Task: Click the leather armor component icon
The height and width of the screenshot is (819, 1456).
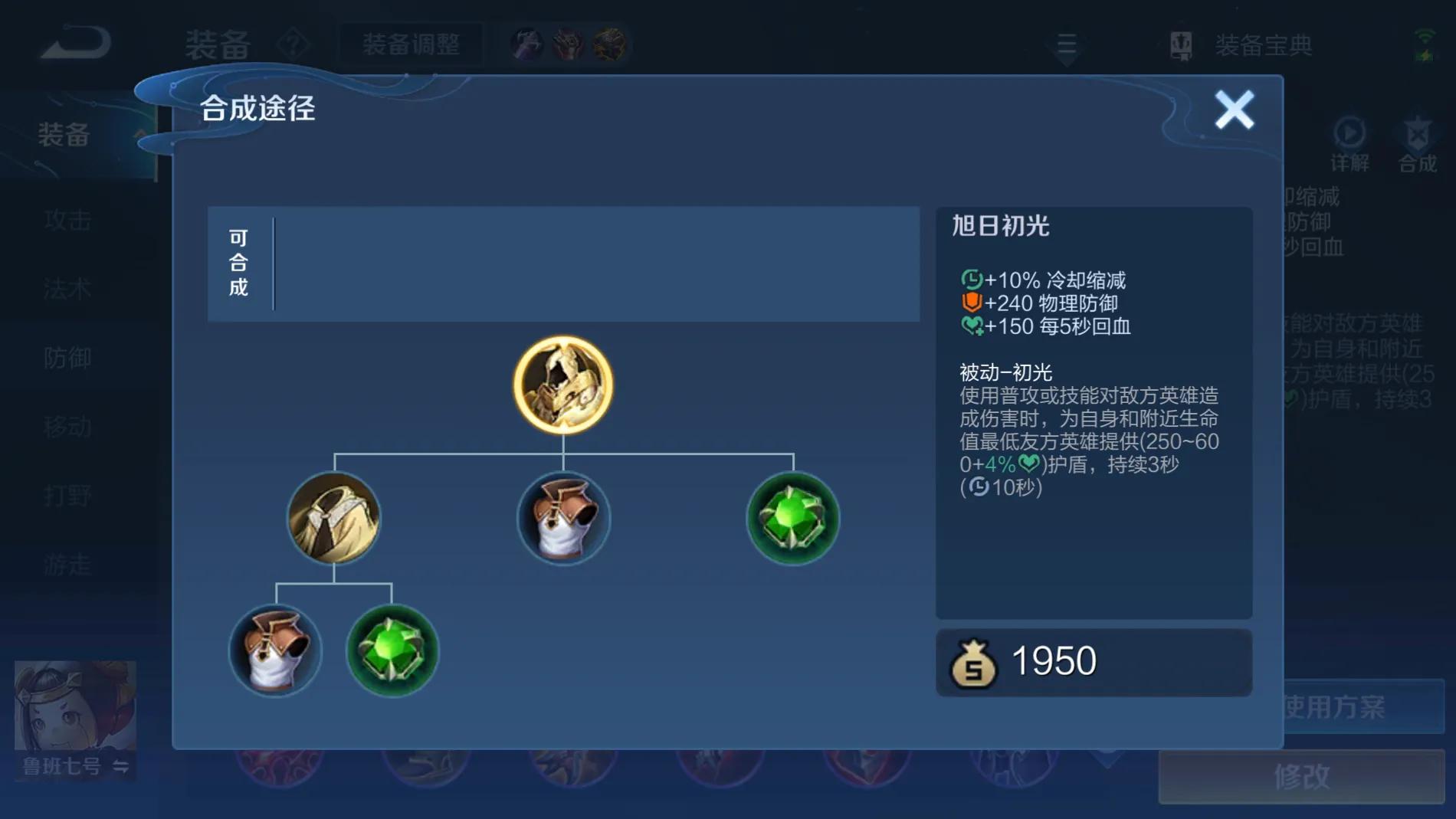Action: point(563,519)
